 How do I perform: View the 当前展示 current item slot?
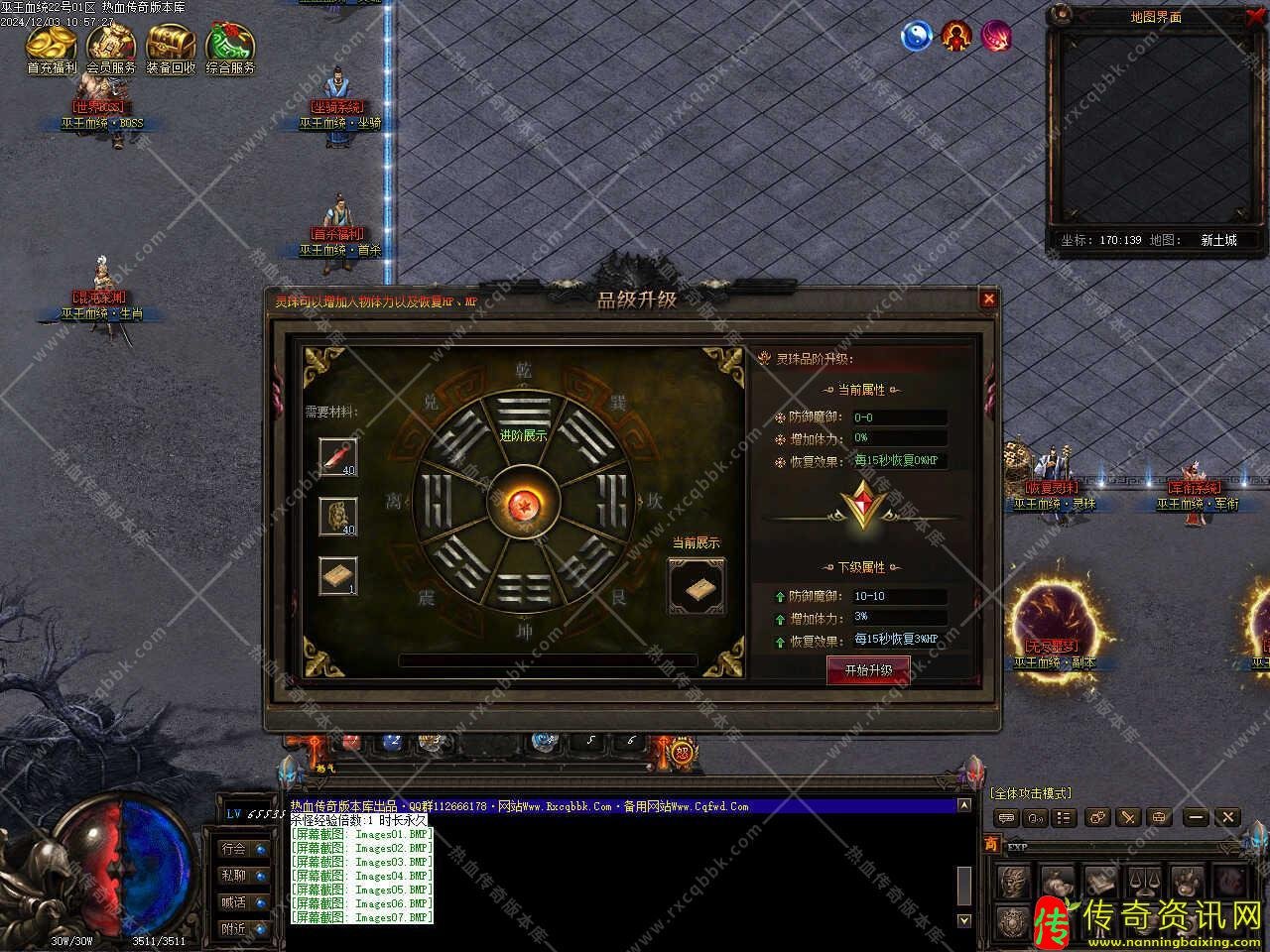click(x=697, y=585)
